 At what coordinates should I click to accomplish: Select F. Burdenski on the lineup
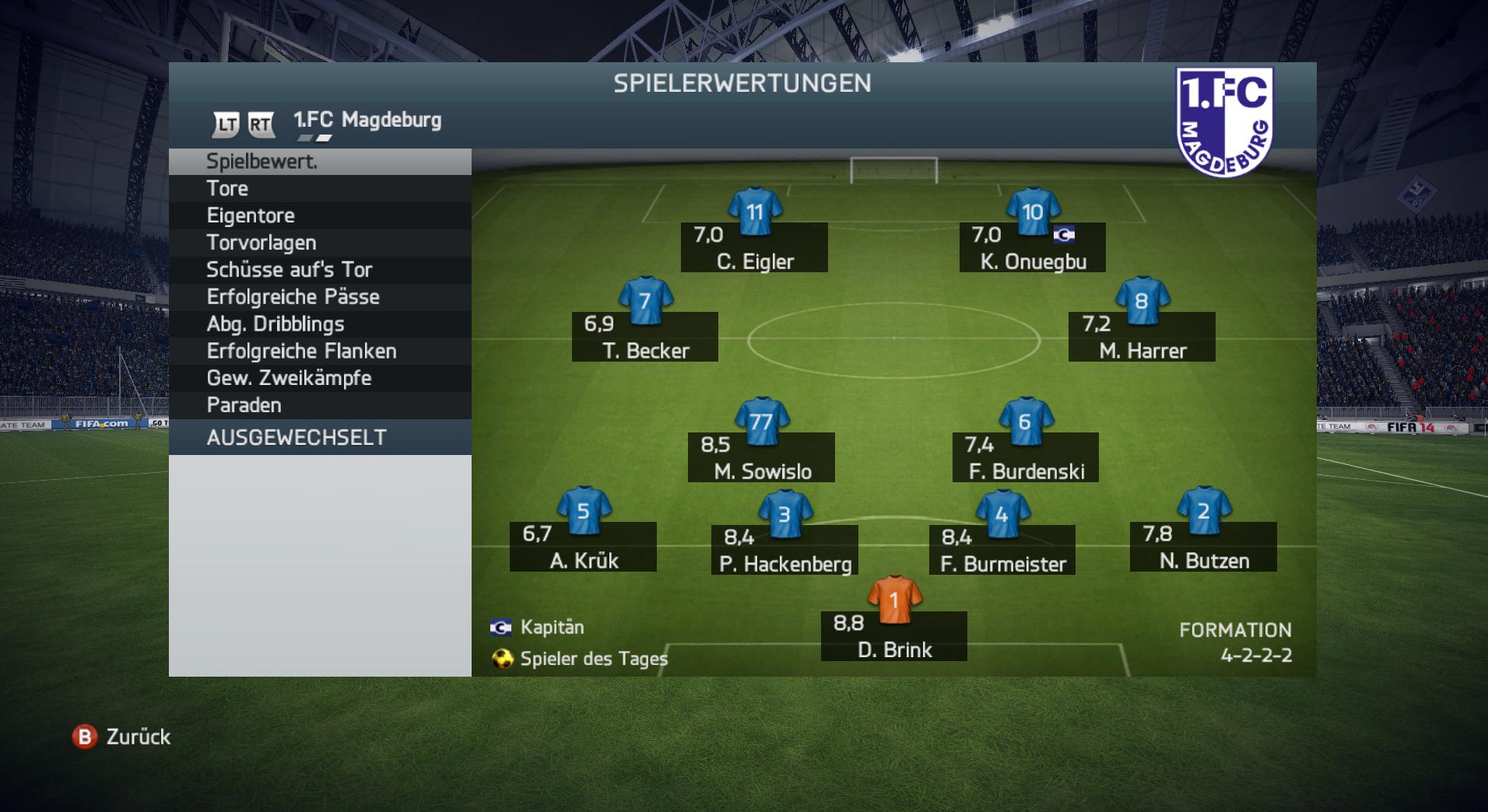pos(1026,457)
